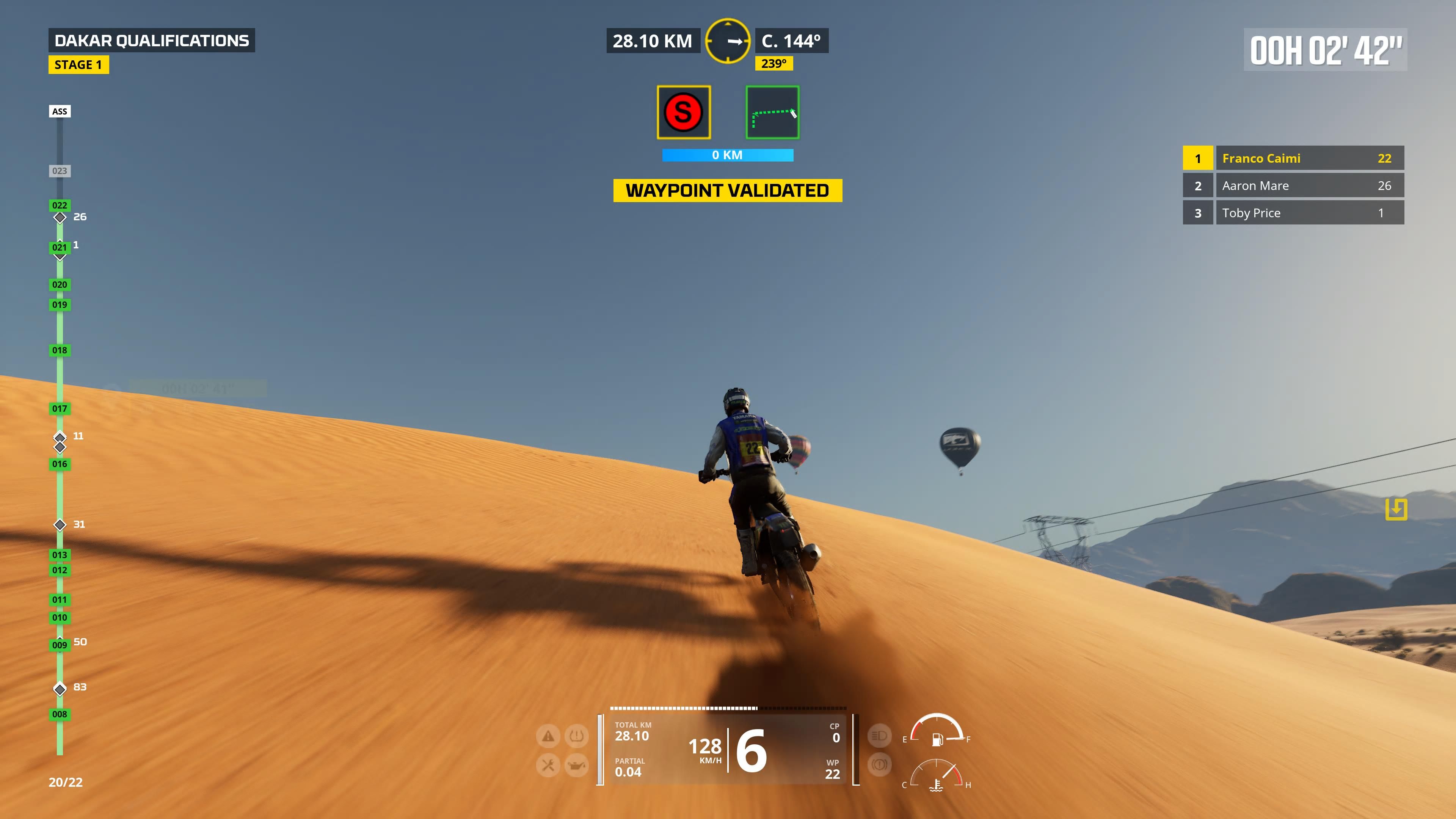Viewport: 1456px width, 819px height.
Task: Click the ASS marker atop stage track
Action: pos(60,111)
